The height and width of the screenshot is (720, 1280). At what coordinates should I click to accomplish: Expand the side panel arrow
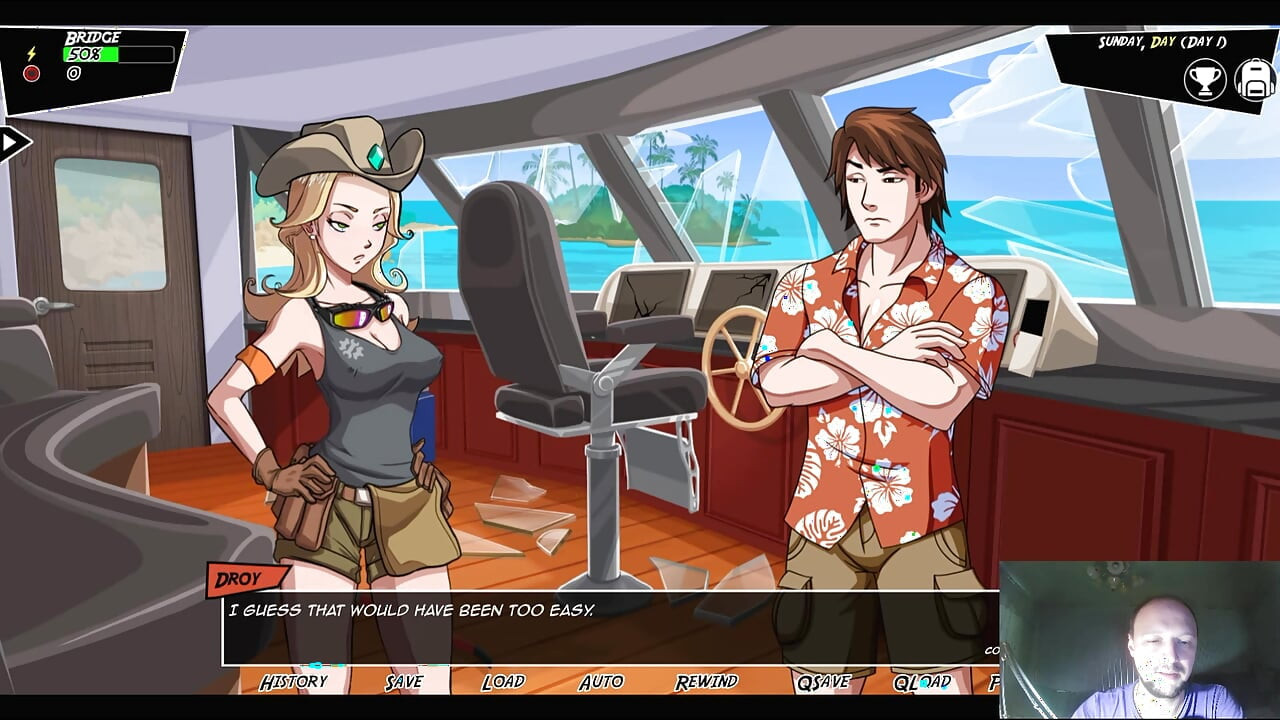tap(12, 143)
